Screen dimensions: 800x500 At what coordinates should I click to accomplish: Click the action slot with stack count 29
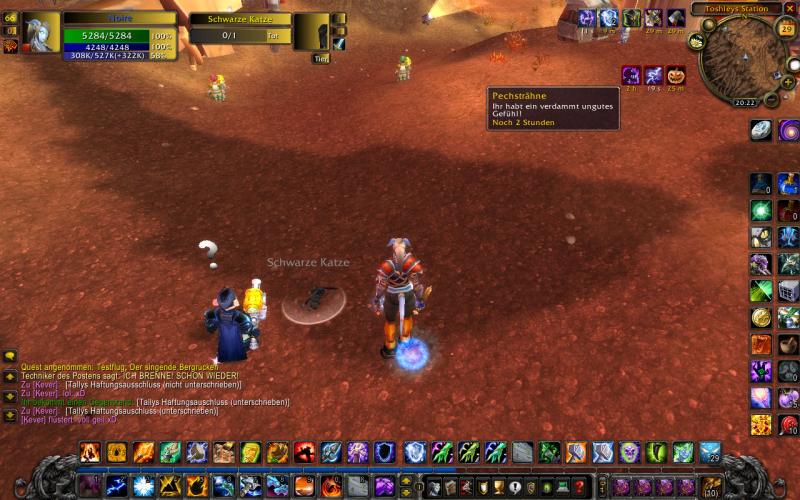pyautogui.click(x=710, y=452)
